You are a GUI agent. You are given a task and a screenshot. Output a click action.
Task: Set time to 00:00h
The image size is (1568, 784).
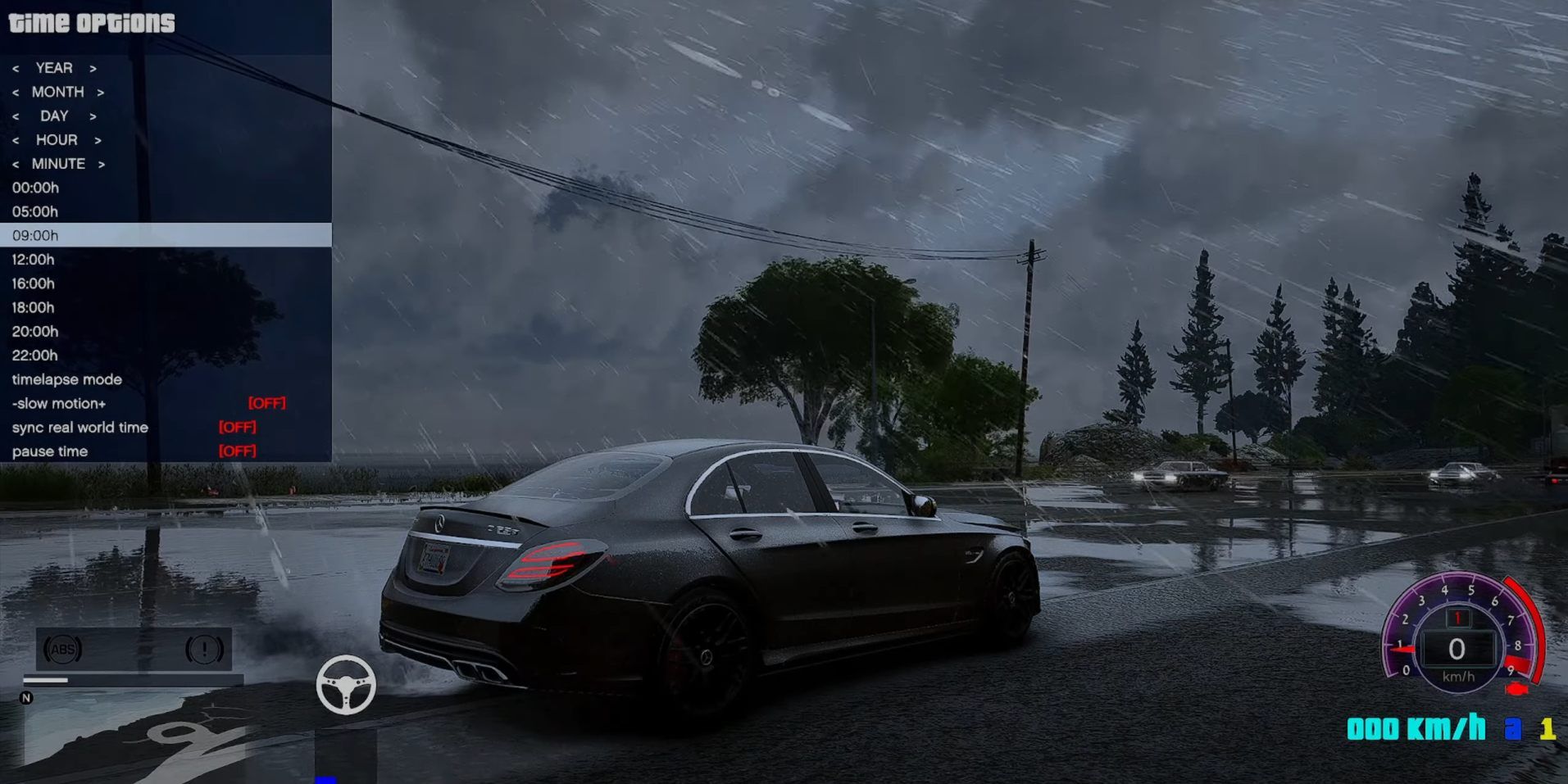pyautogui.click(x=35, y=188)
